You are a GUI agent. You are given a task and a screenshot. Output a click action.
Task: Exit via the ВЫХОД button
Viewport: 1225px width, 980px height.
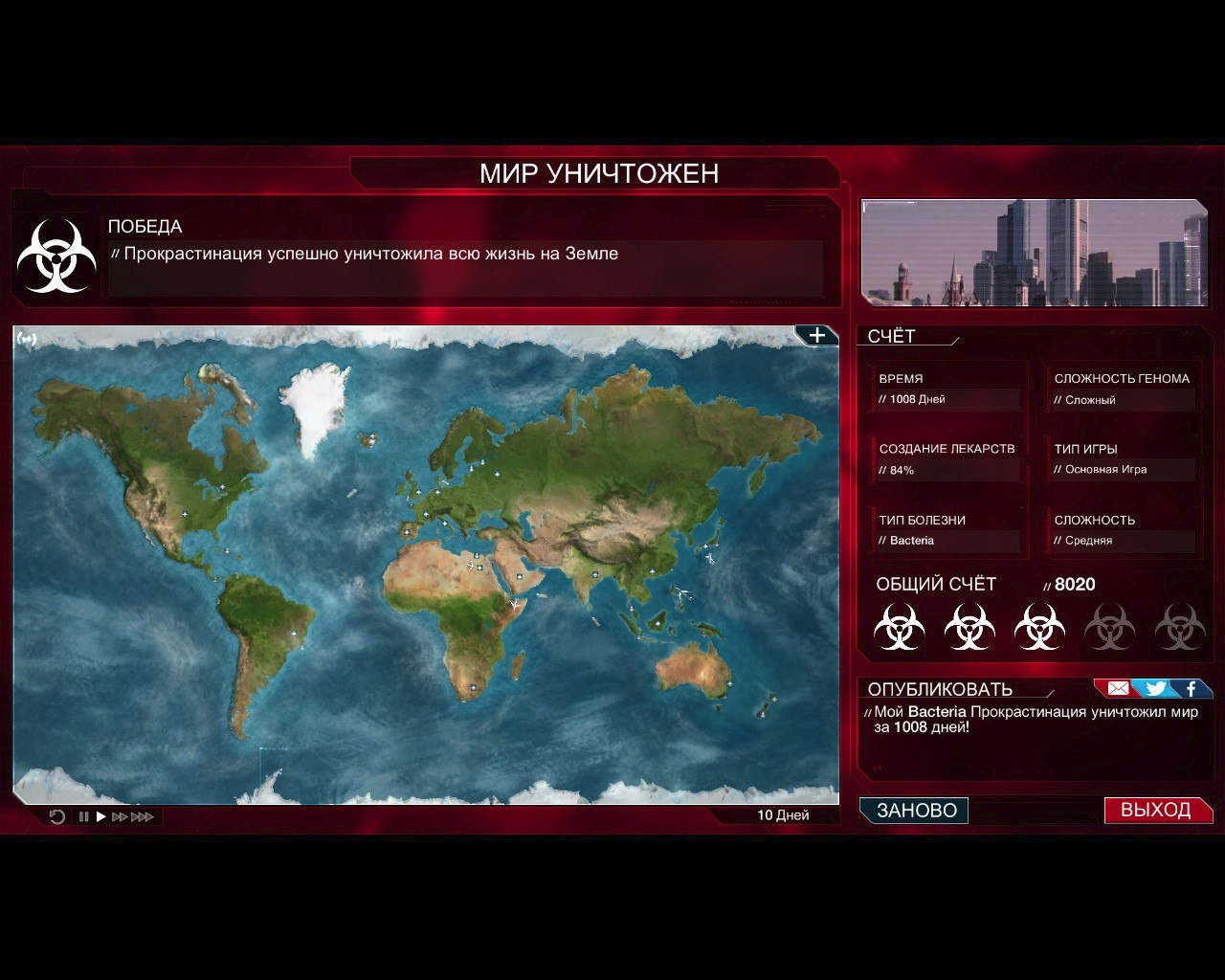[1156, 811]
